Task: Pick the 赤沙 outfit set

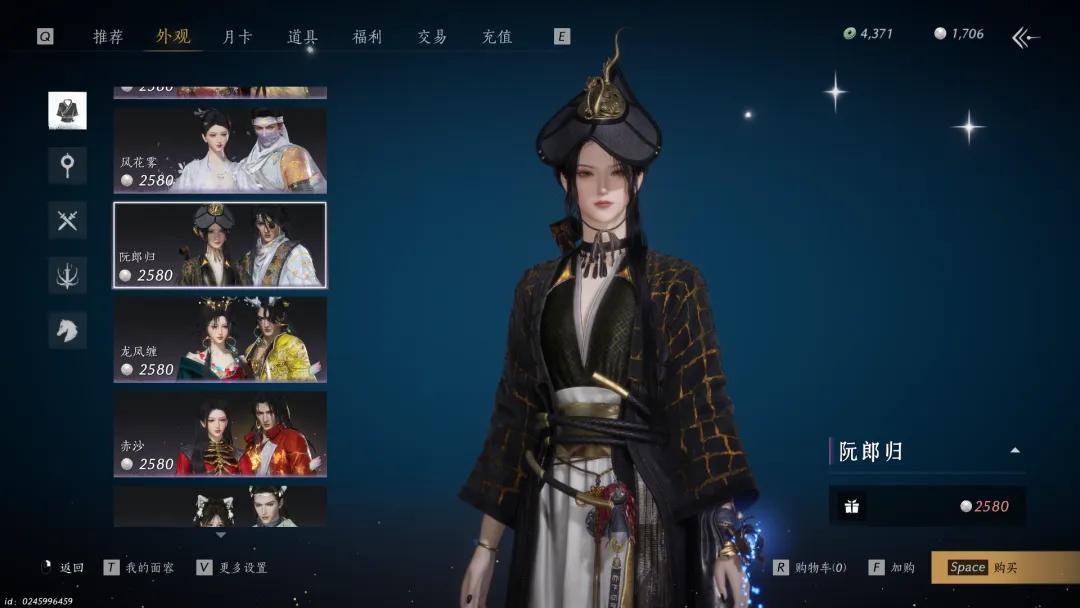Action: 220,433
